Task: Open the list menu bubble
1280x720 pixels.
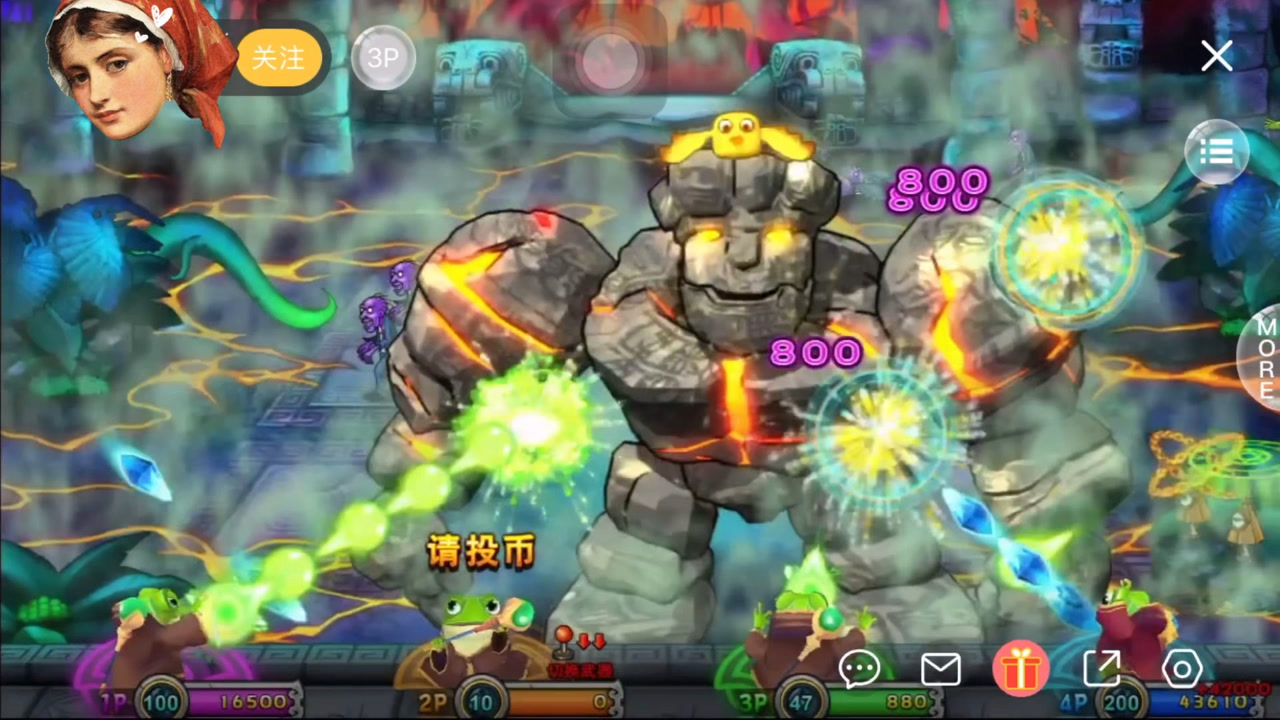Action: [x=1216, y=152]
